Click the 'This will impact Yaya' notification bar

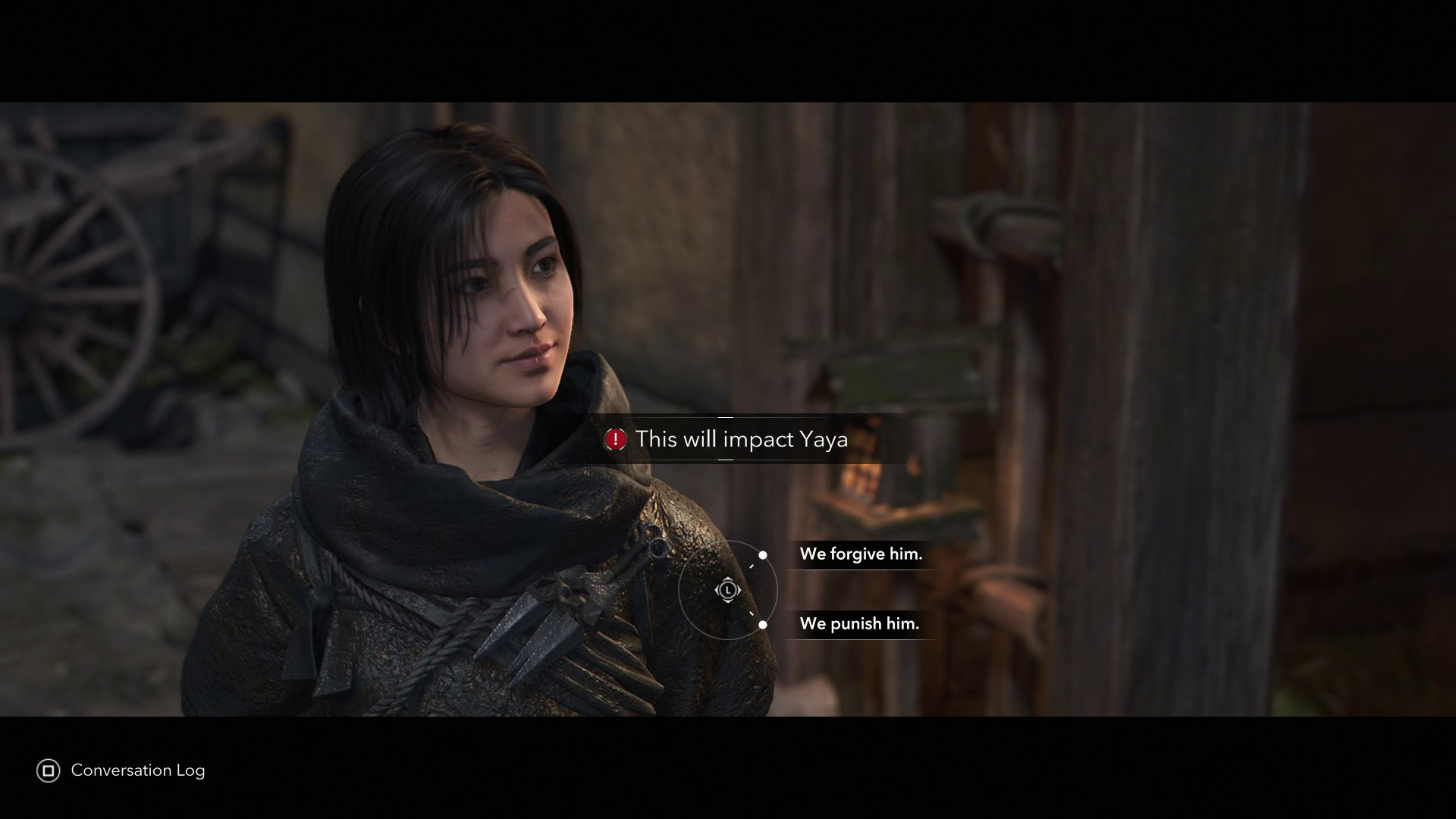click(x=728, y=439)
